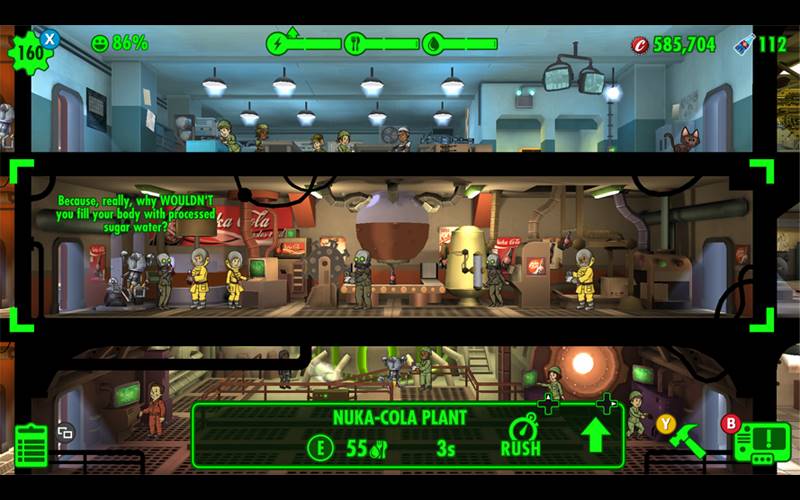
Task: Open the dweller list from the gear counter
Action: point(29,51)
